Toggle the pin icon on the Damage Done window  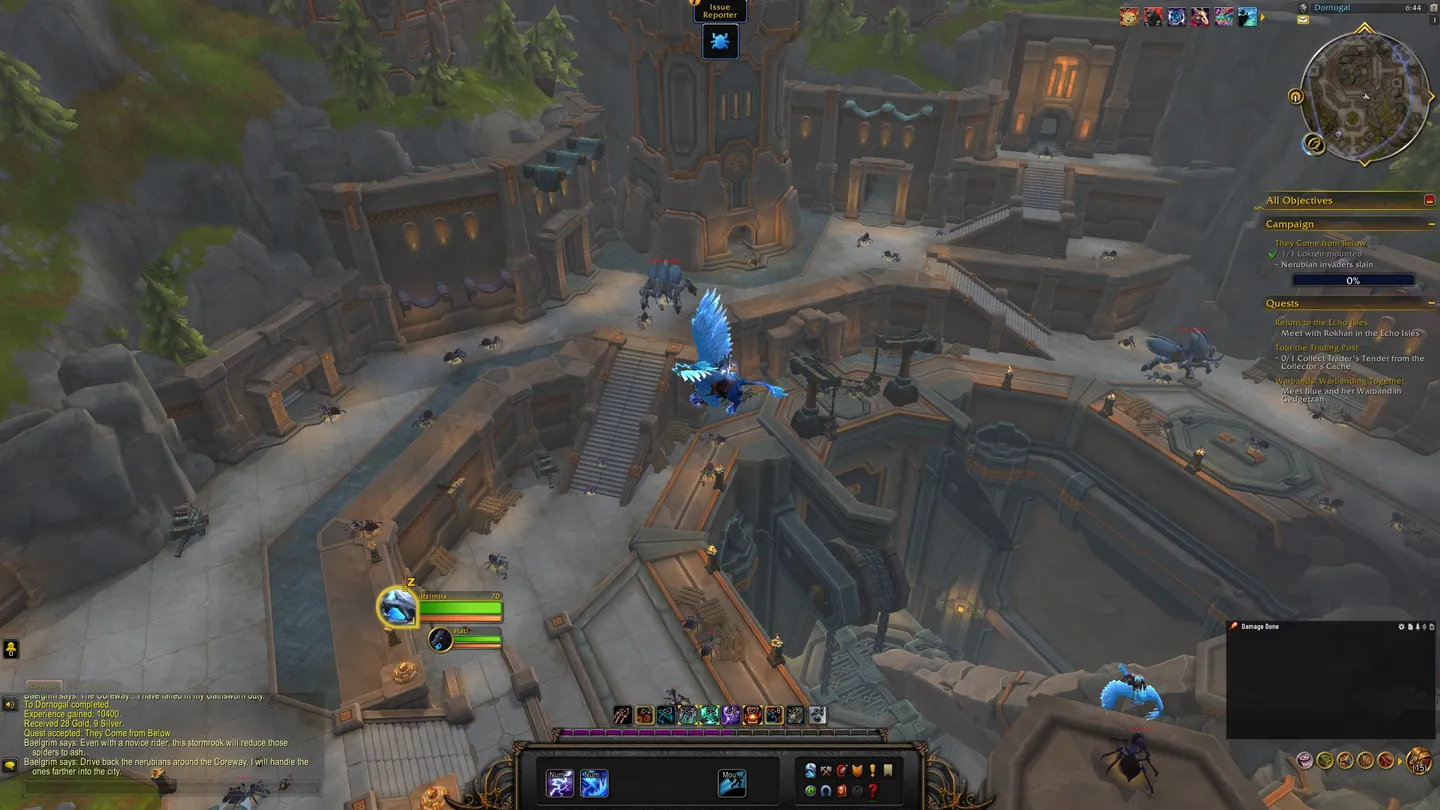point(1418,627)
